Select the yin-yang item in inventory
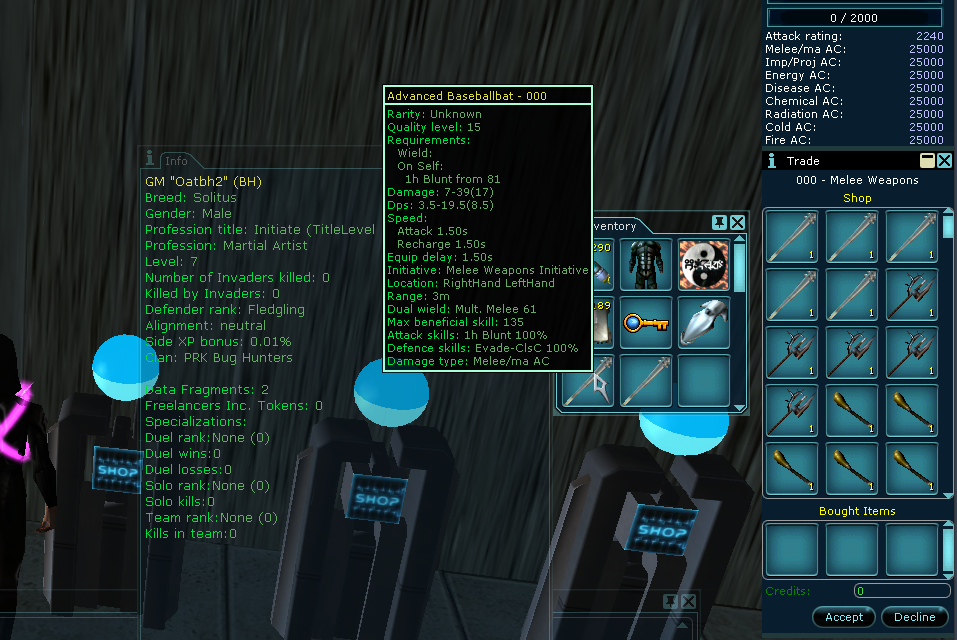This screenshot has height=640, width=957. 703,264
